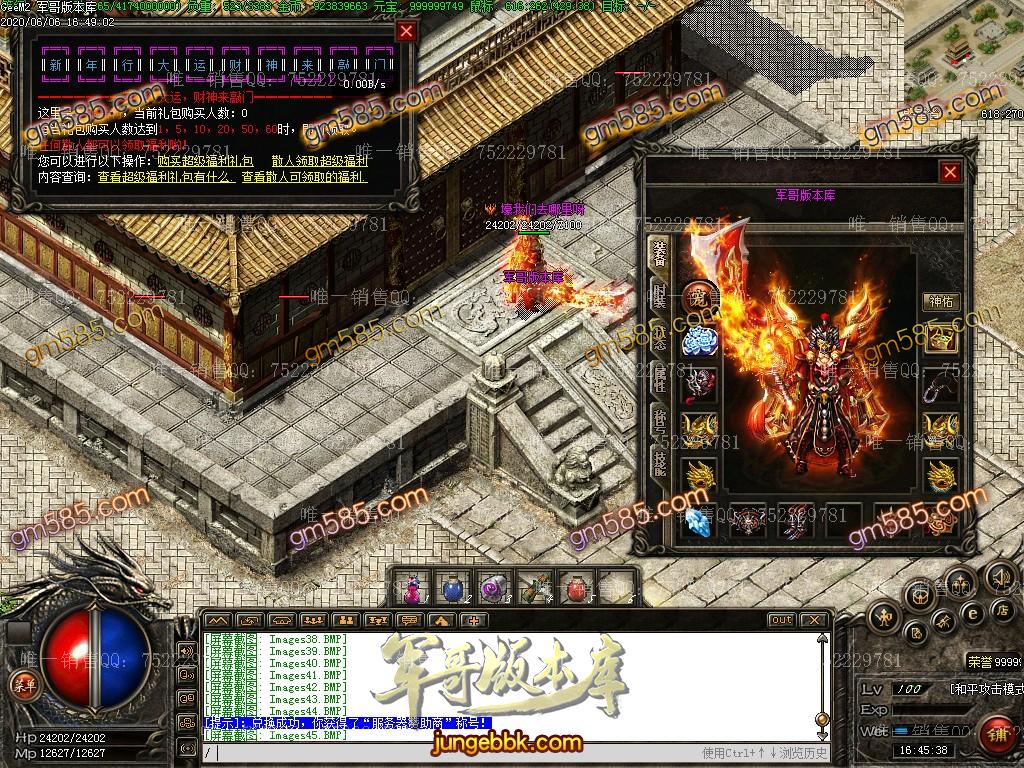The width and height of the screenshot is (1024, 768).
Task: Open the 属性 tab in character panel
Action: tap(660, 377)
